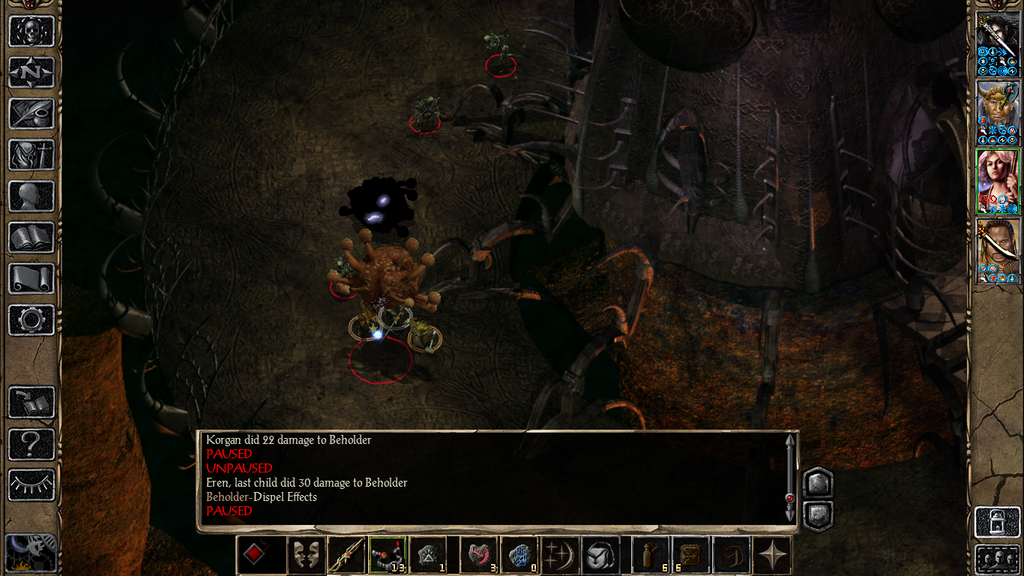Open the gear options button
This screenshot has width=1024, height=576.
pos(31,320)
